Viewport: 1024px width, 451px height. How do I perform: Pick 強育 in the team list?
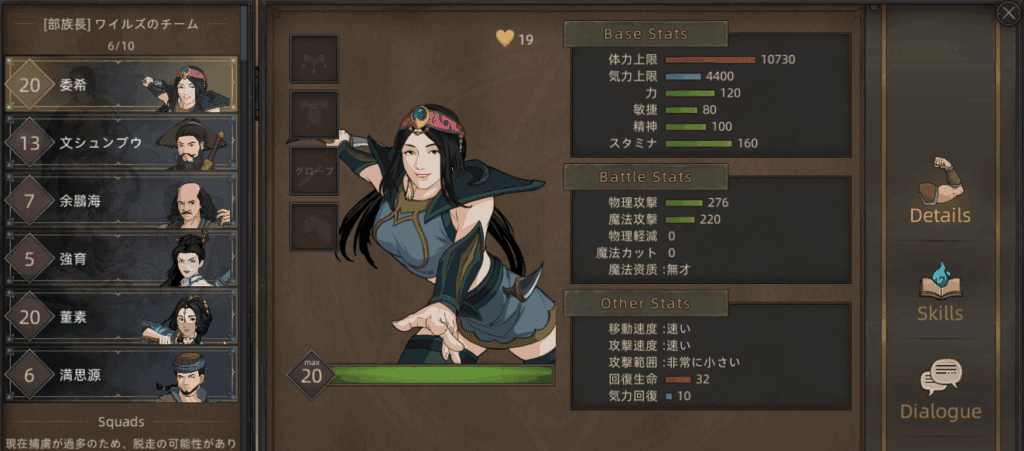click(x=120, y=259)
